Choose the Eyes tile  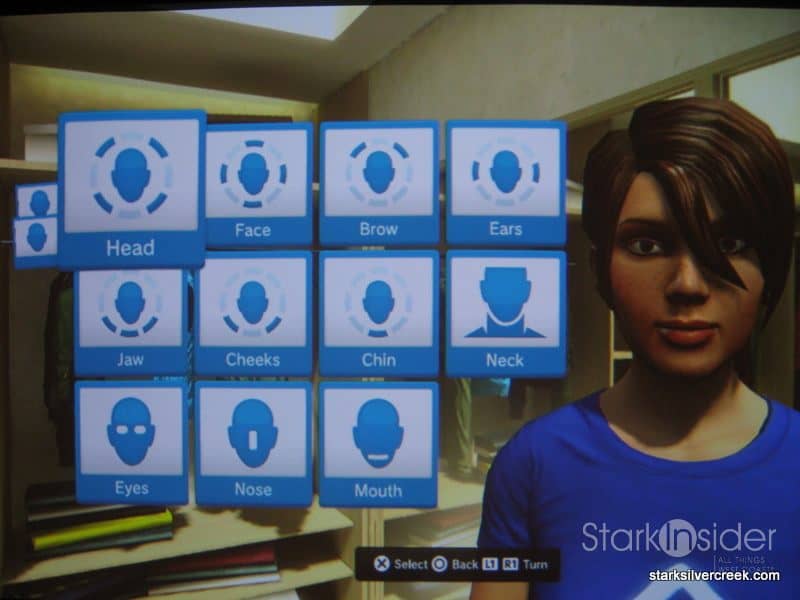(x=131, y=442)
